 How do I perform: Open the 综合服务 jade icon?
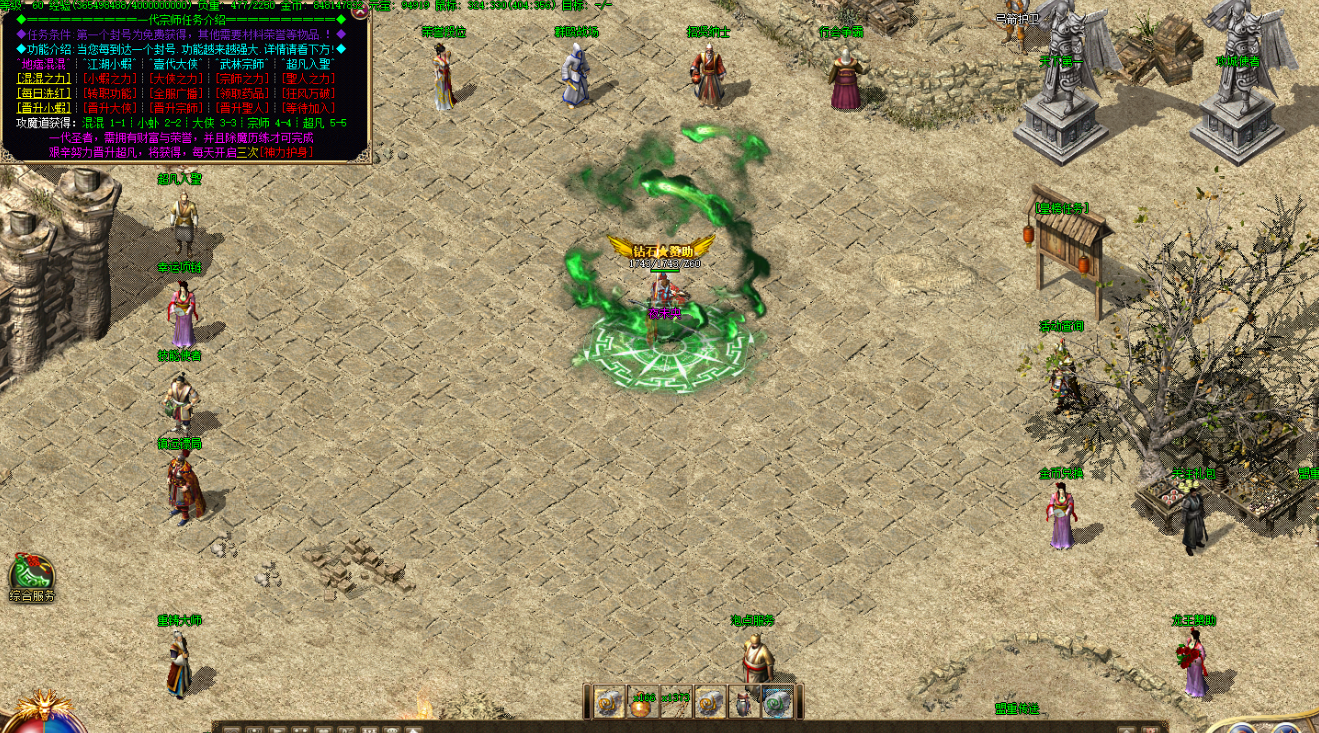click(31, 575)
